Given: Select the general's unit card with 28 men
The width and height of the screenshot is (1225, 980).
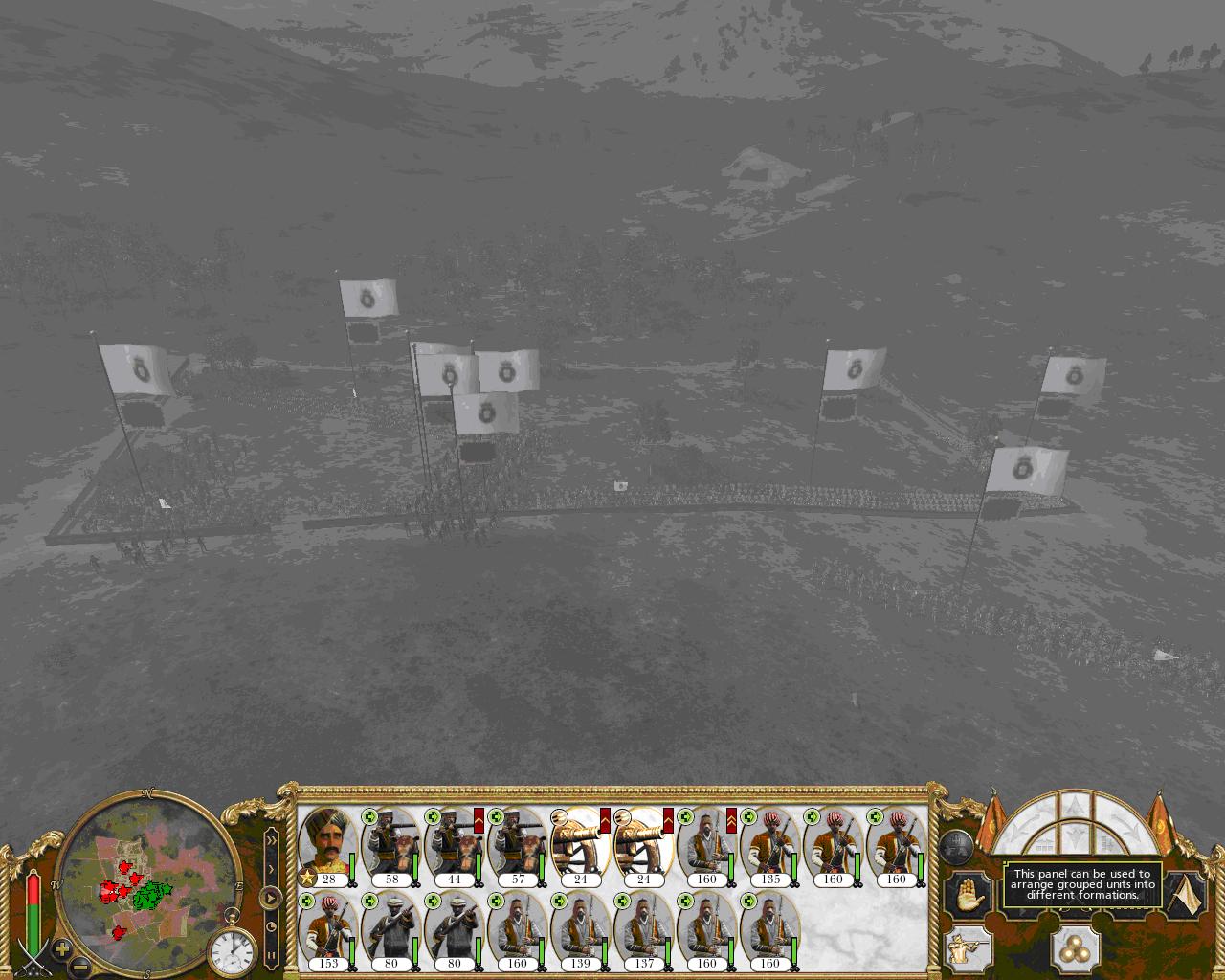Looking at the screenshot, I should pos(328,845).
